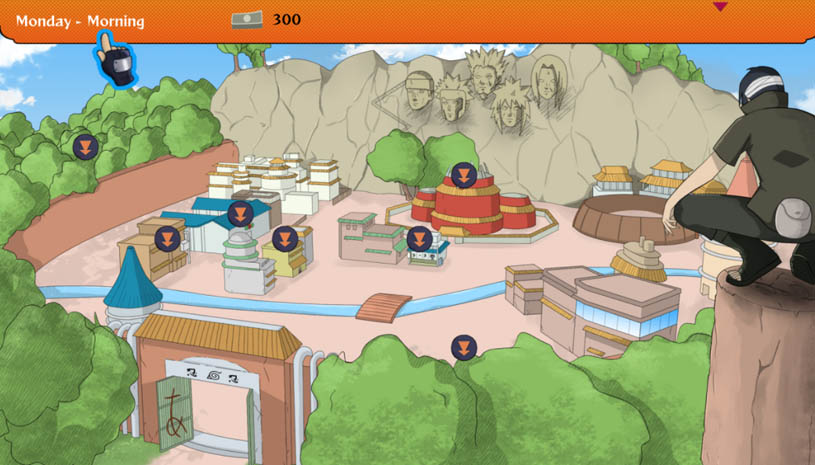The image size is (815, 465).
Task: Pick the marker by the small blue-roofed shop
Action: pos(419,239)
